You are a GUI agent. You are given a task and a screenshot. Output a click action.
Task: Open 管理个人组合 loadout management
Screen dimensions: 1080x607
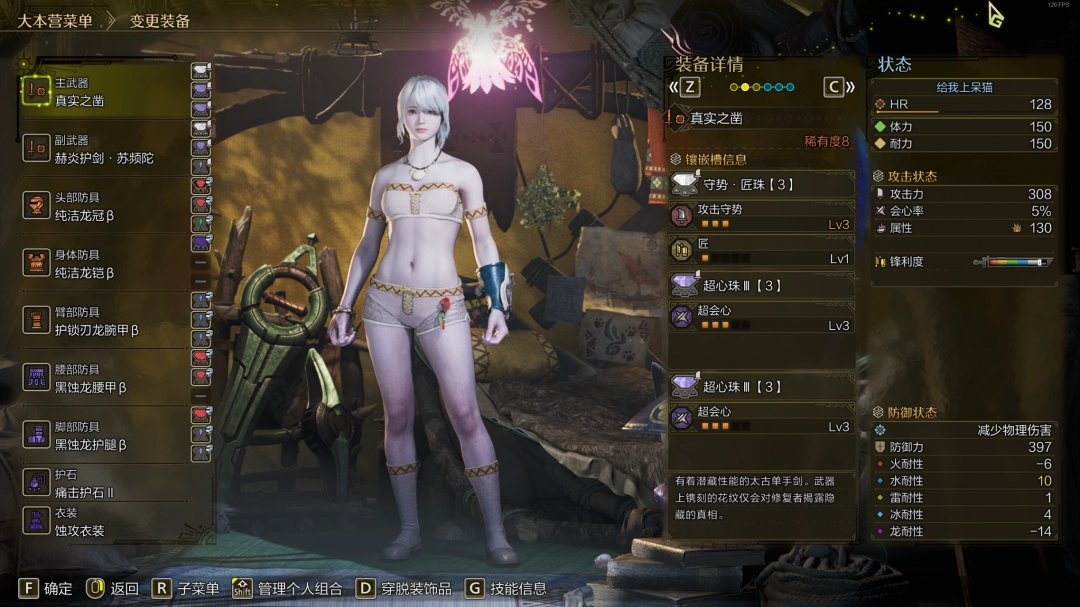287,589
